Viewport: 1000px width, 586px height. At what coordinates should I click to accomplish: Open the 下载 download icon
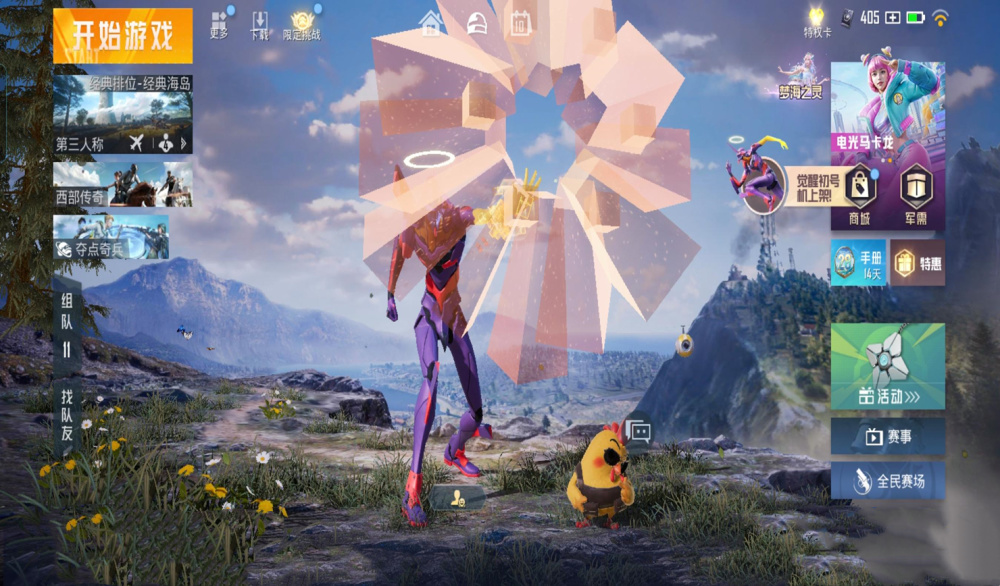(259, 25)
